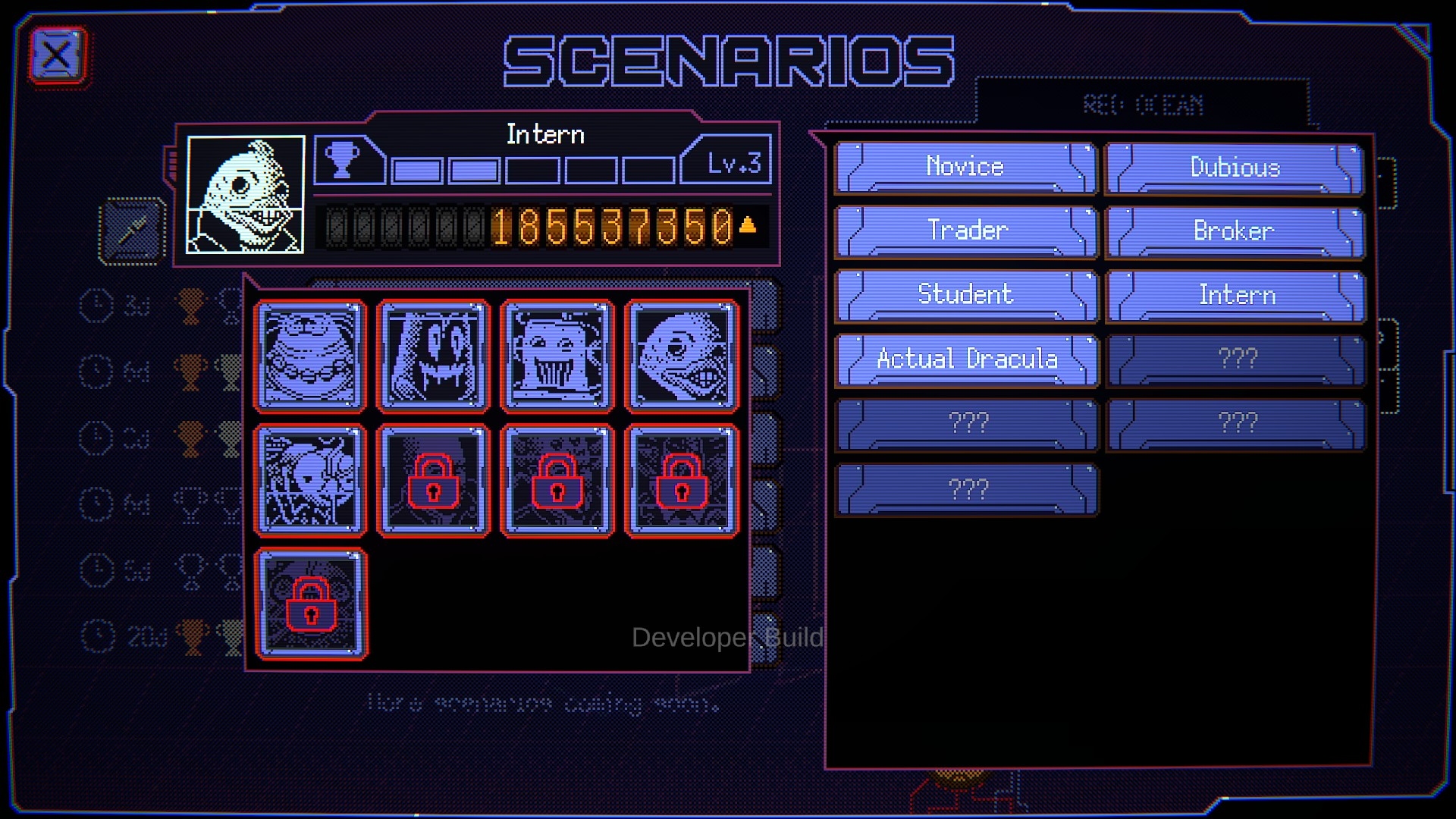Select the Novice difficulty
Image resolution: width=1456 pixels, height=819 pixels.
click(x=965, y=168)
